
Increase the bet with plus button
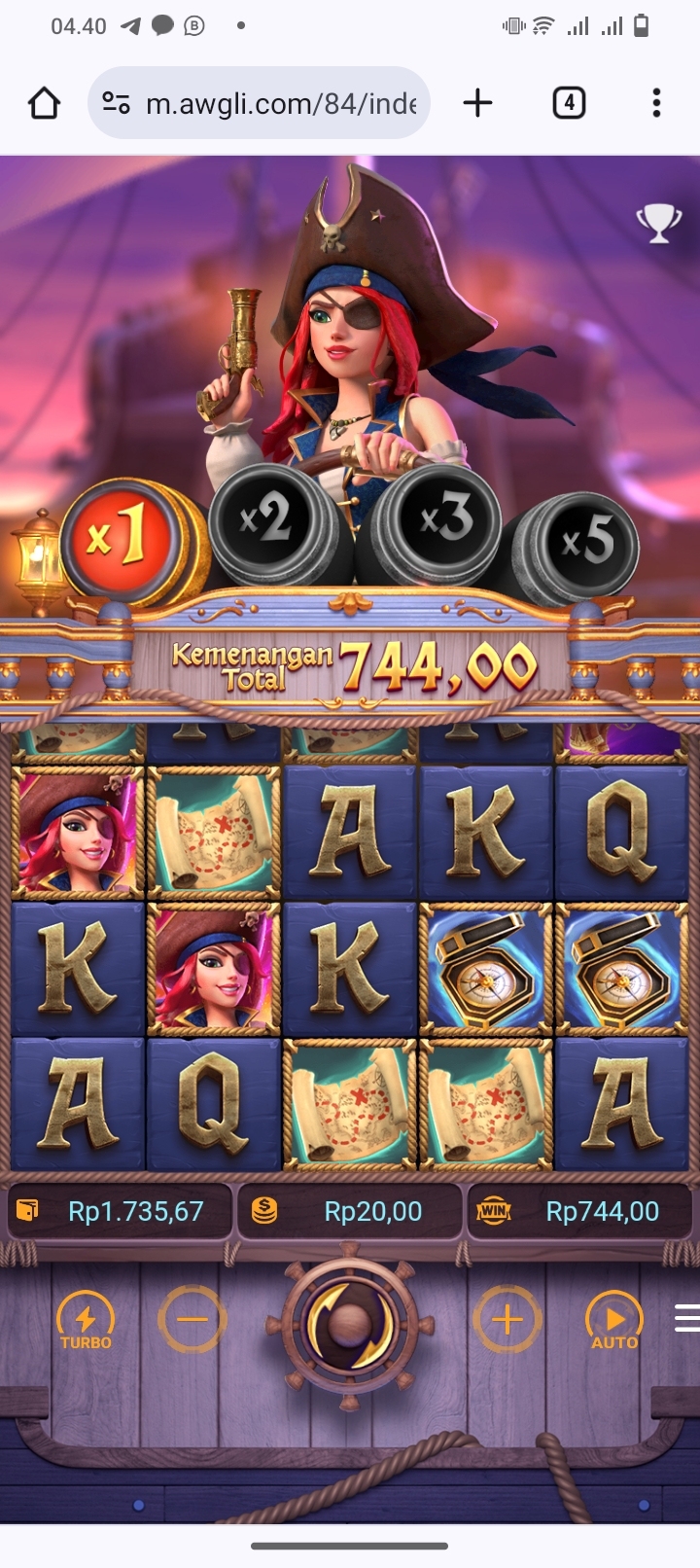pyautogui.click(x=507, y=1320)
